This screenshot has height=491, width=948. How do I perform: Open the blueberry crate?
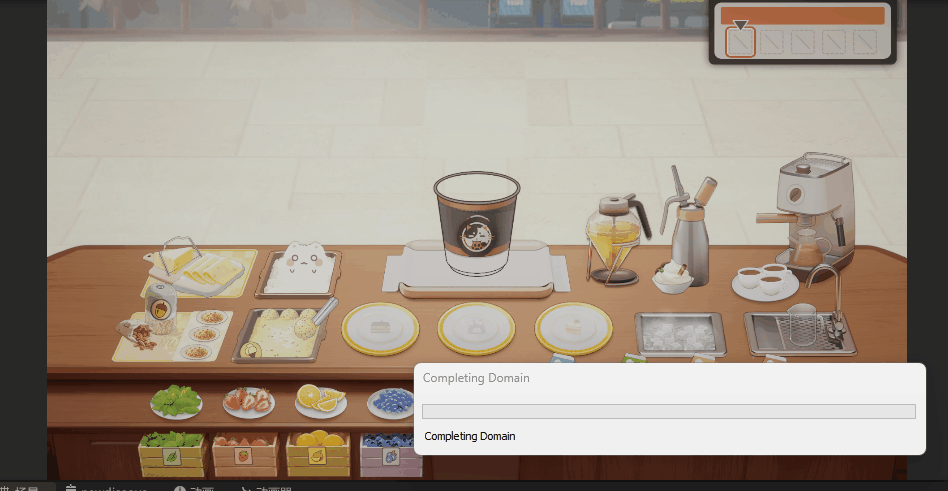click(x=387, y=454)
